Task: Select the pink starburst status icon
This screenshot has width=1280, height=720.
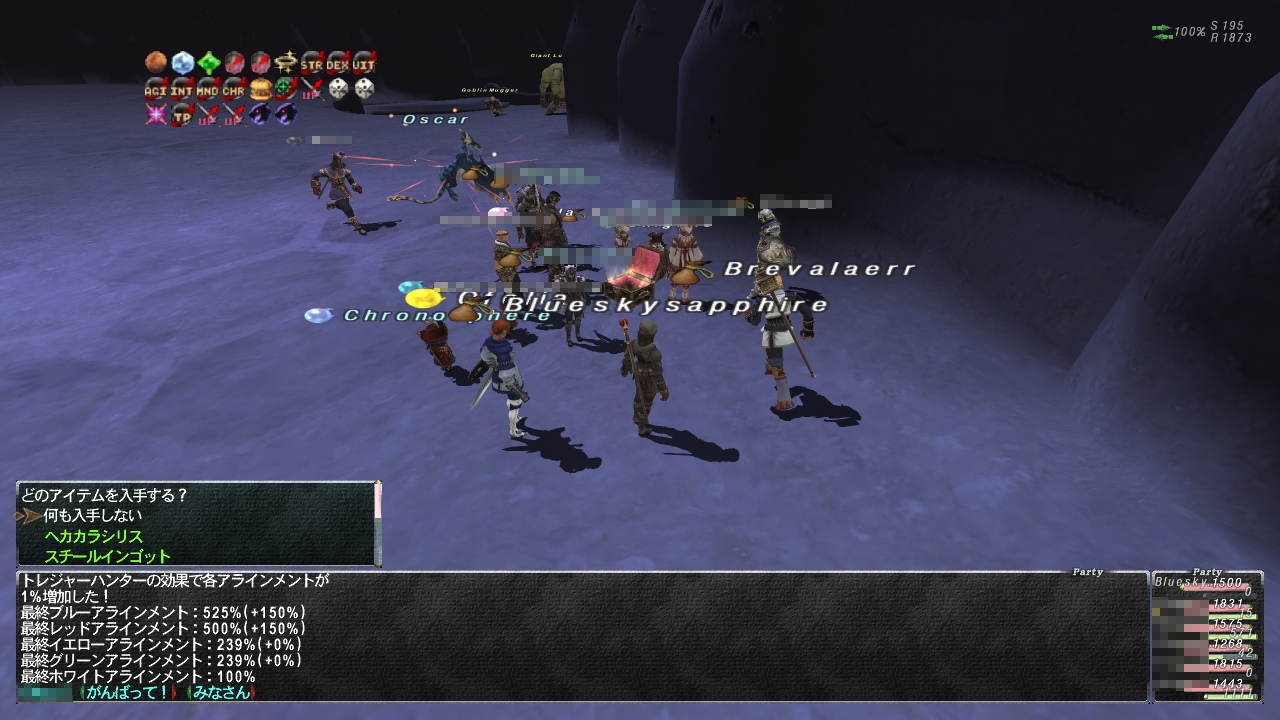Action: (x=155, y=114)
